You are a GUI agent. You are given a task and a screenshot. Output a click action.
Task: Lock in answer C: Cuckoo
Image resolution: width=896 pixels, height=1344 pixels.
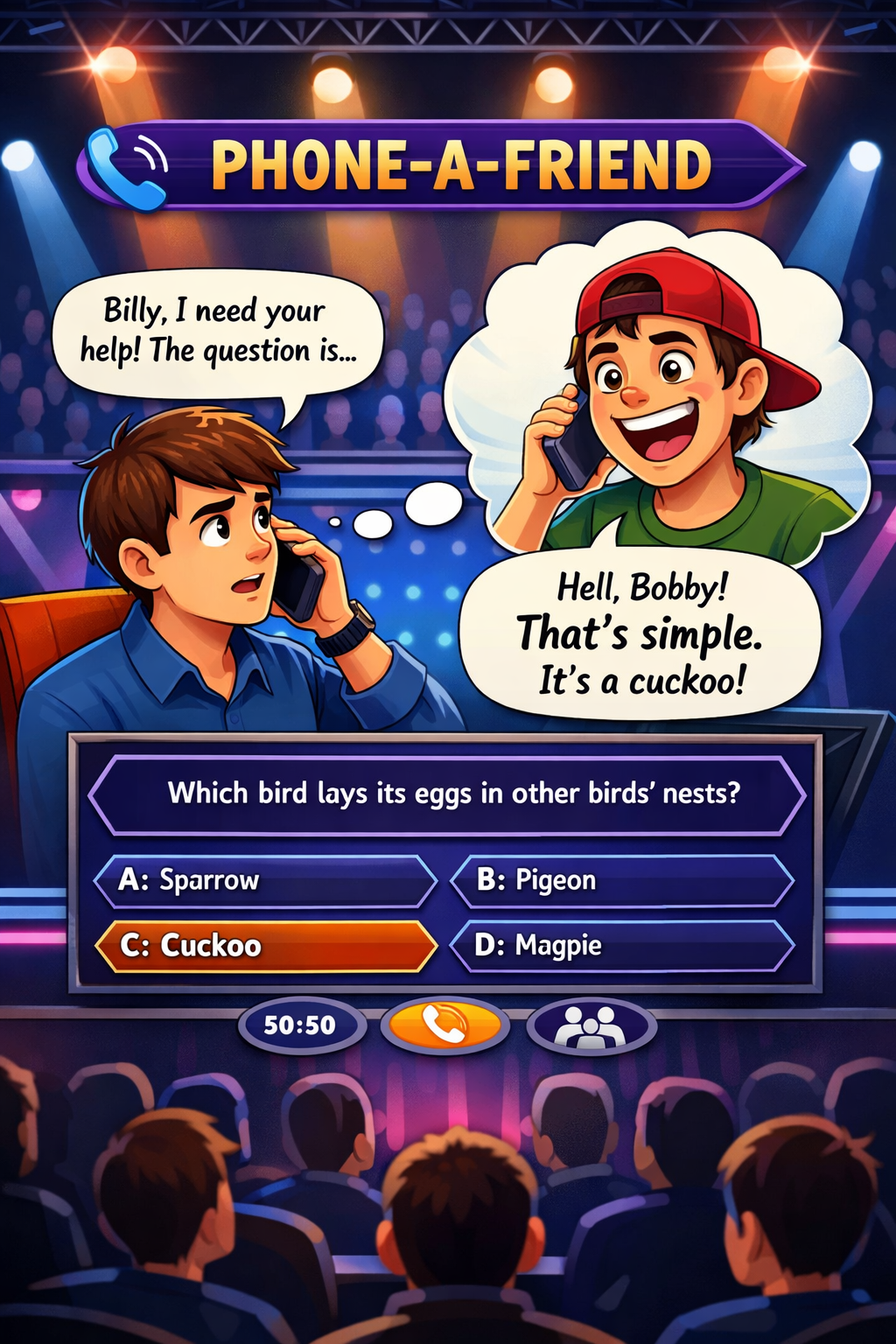pos(264,946)
